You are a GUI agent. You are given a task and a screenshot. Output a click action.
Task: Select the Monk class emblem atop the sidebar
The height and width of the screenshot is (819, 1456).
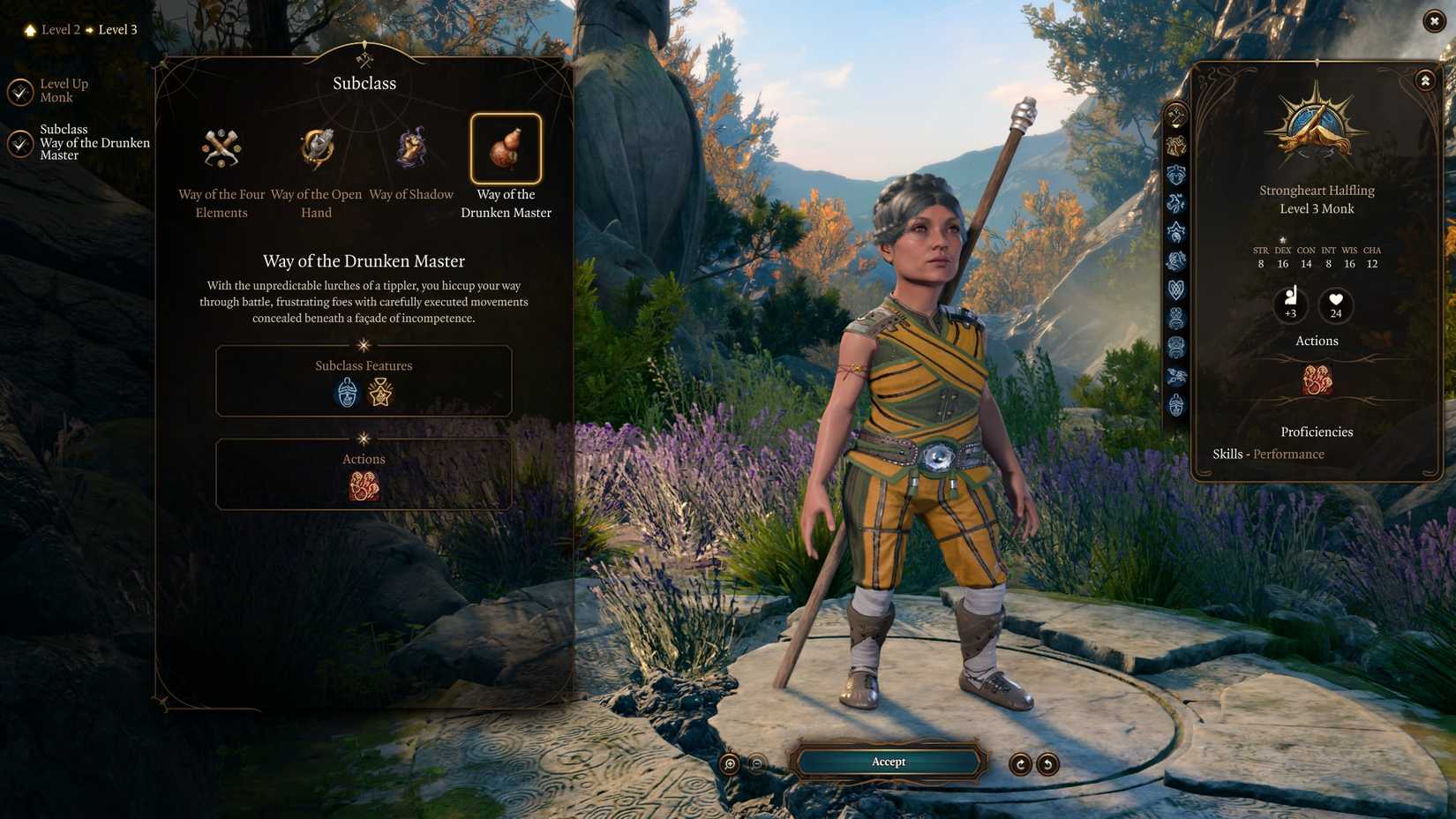[1175, 114]
